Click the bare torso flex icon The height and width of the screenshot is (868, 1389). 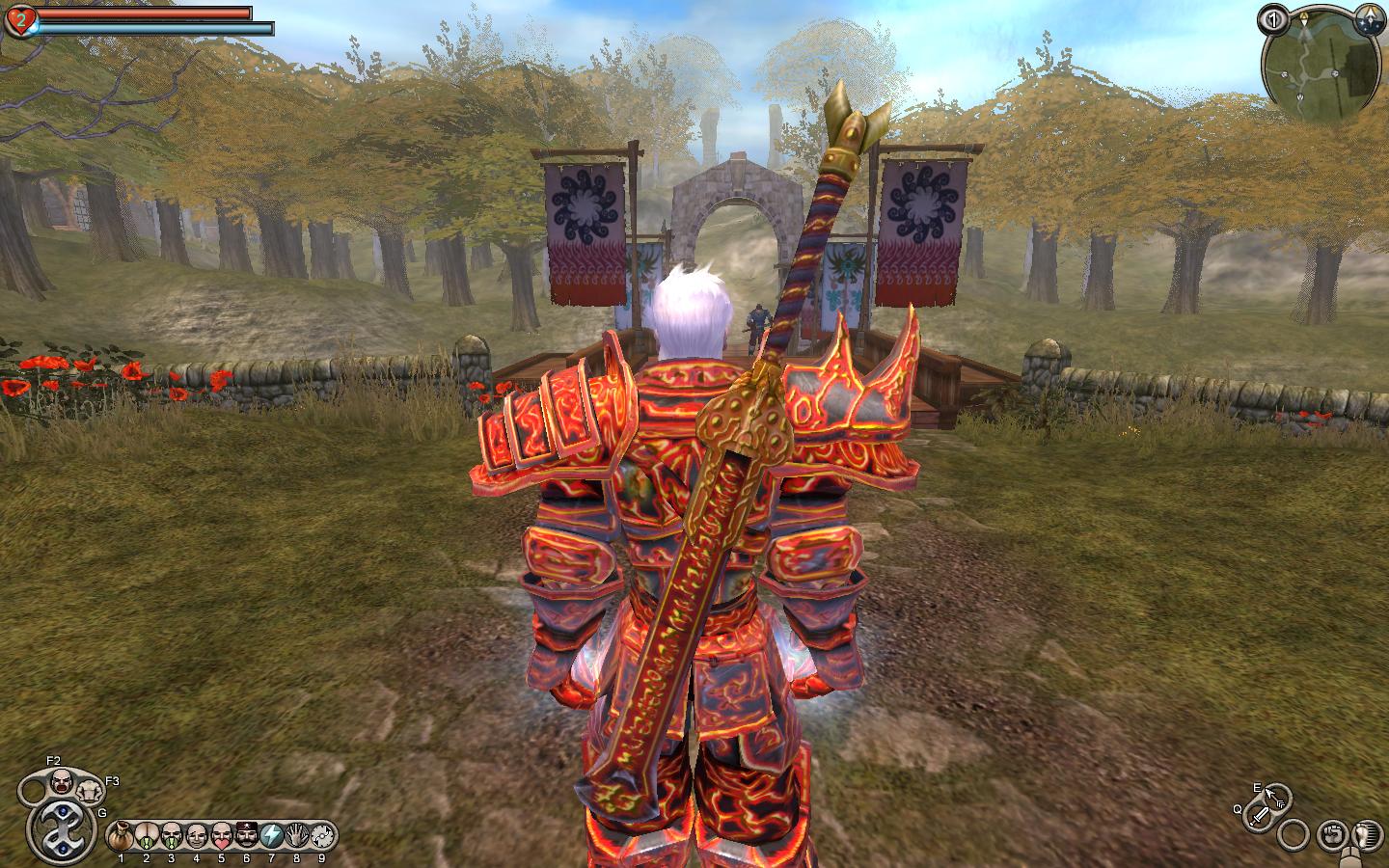[x=89, y=791]
